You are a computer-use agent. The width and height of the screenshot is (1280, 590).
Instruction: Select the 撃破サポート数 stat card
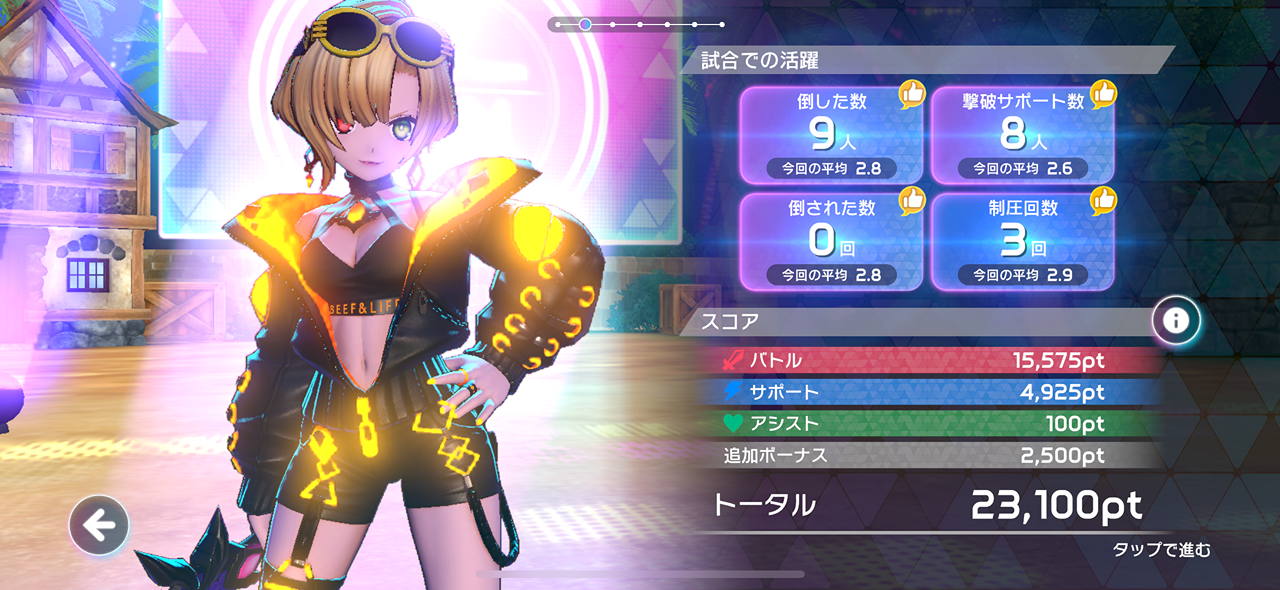(x=1023, y=135)
